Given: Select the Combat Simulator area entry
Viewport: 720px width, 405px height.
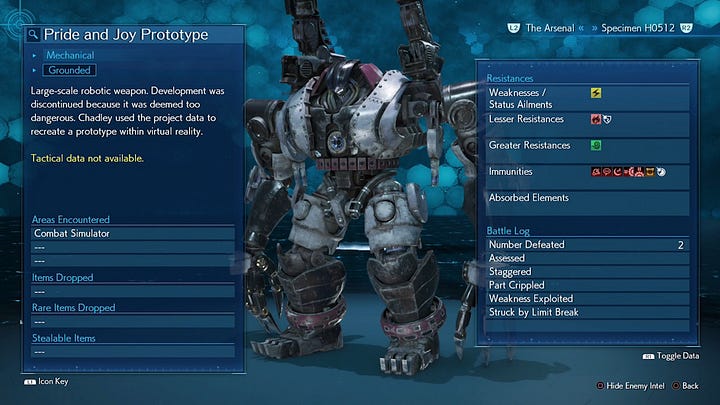Looking at the screenshot, I should click(72, 232).
